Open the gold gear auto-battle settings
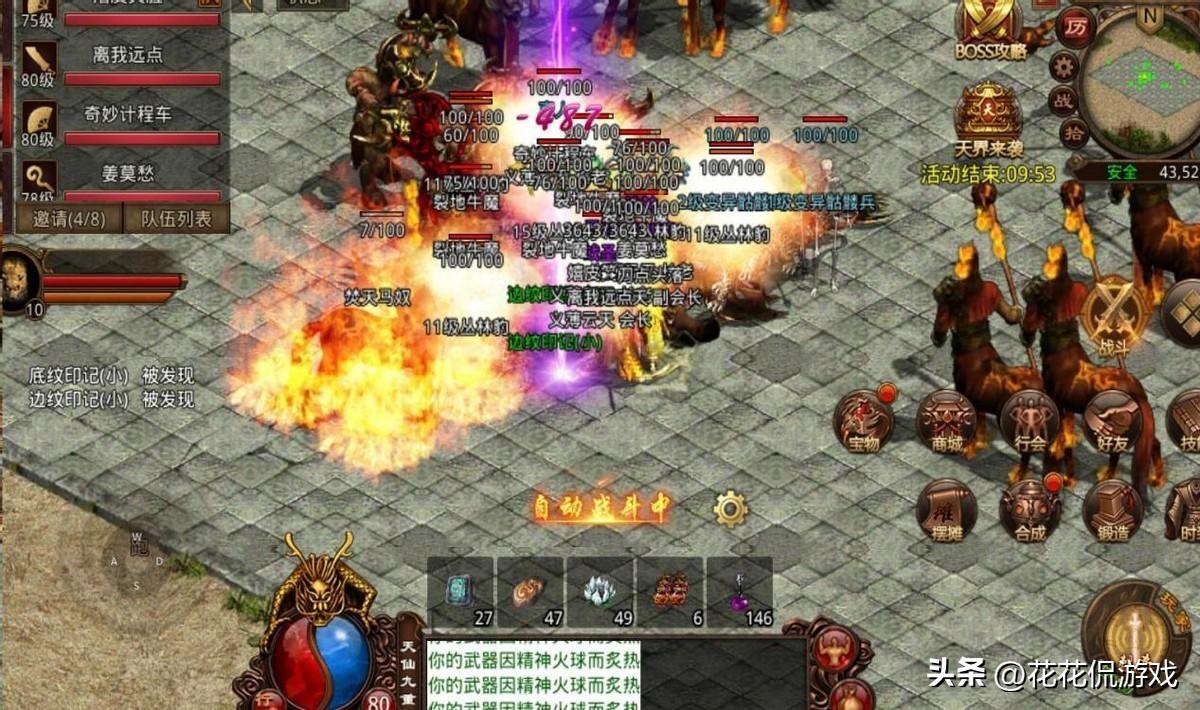Image resolution: width=1200 pixels, height=710 pixels. pyautogui.click(x=731, y=509)
